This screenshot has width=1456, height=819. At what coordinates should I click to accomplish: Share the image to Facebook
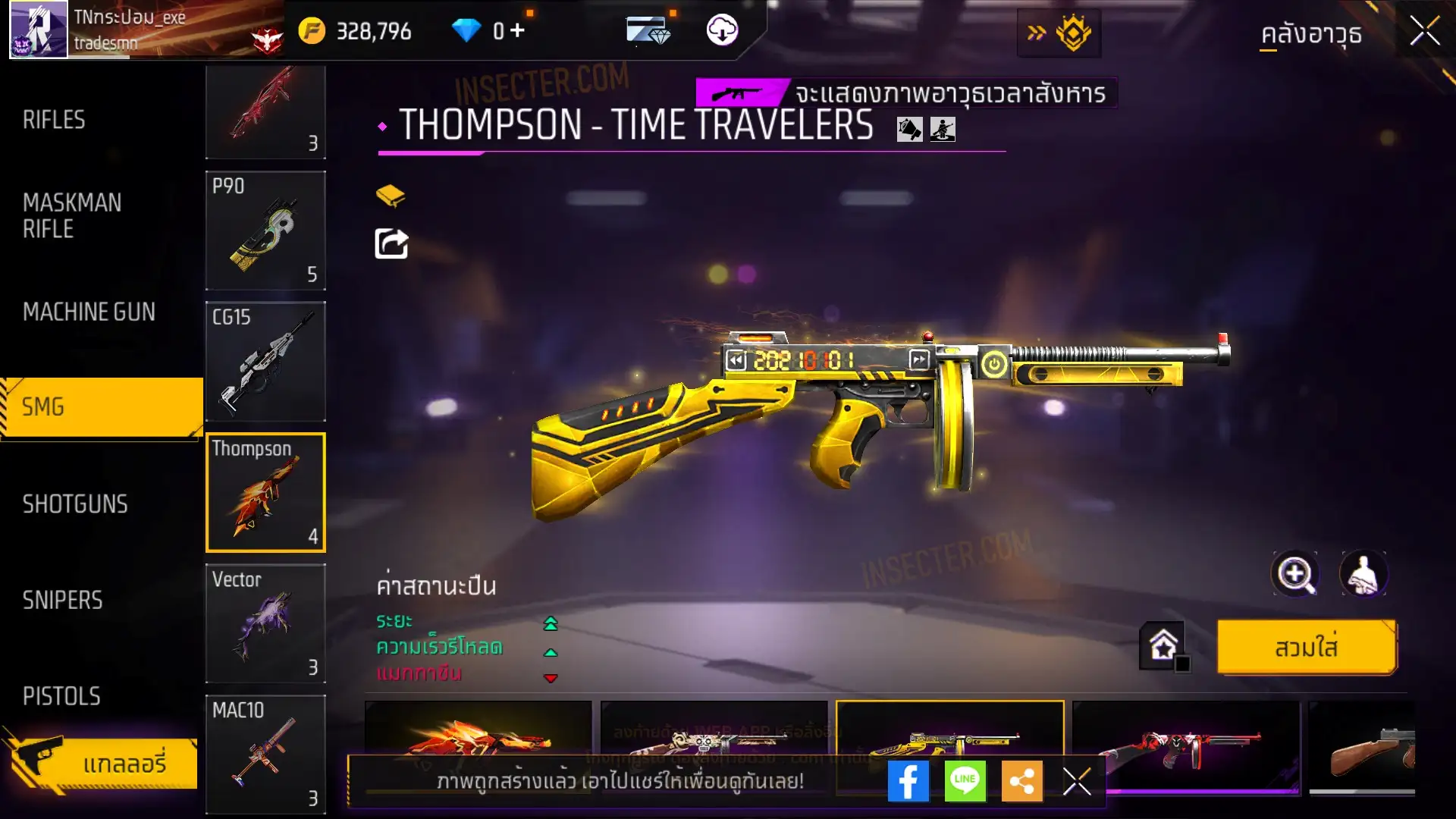[908, 781]
